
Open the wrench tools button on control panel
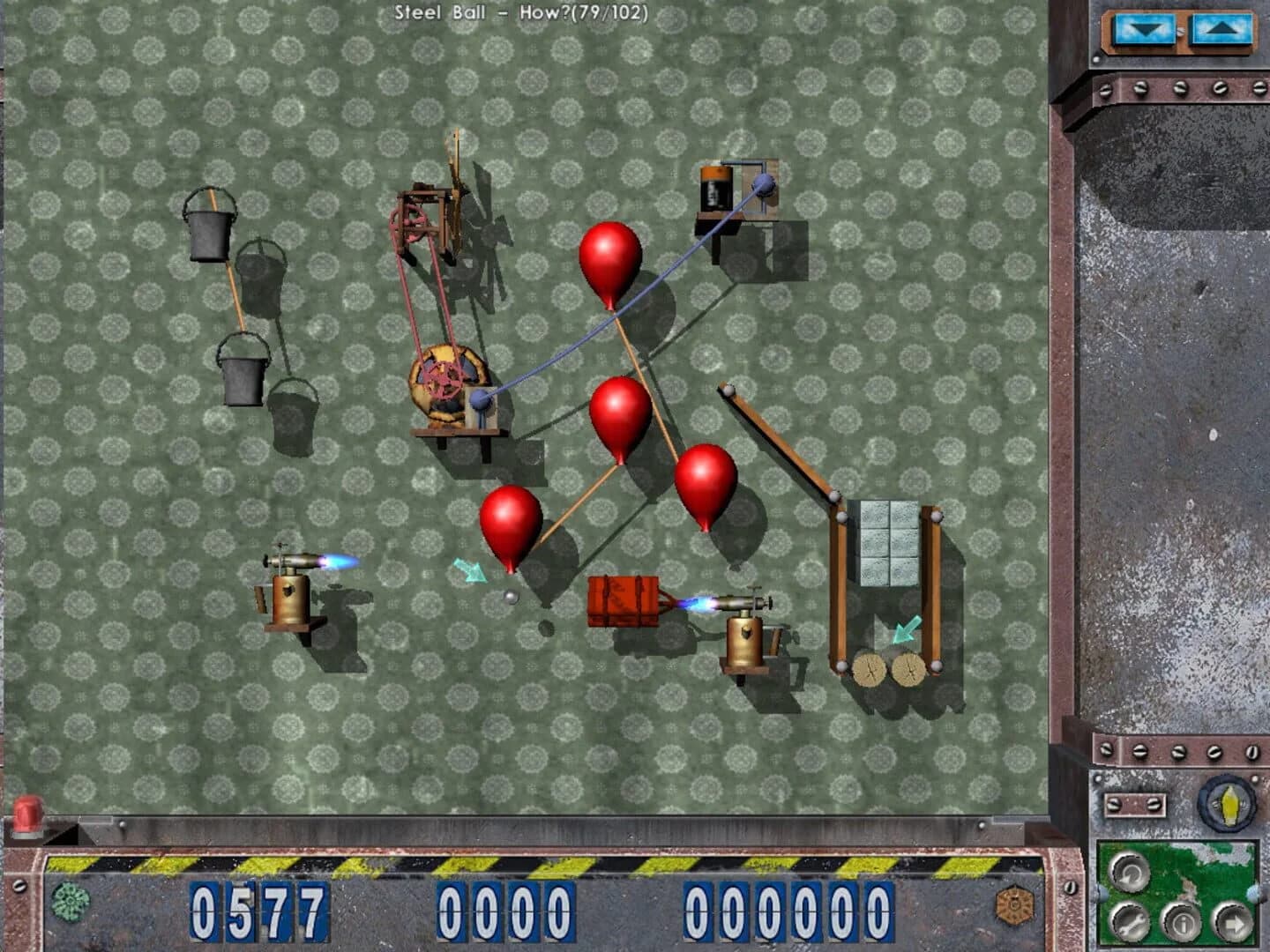[1131, 921]
